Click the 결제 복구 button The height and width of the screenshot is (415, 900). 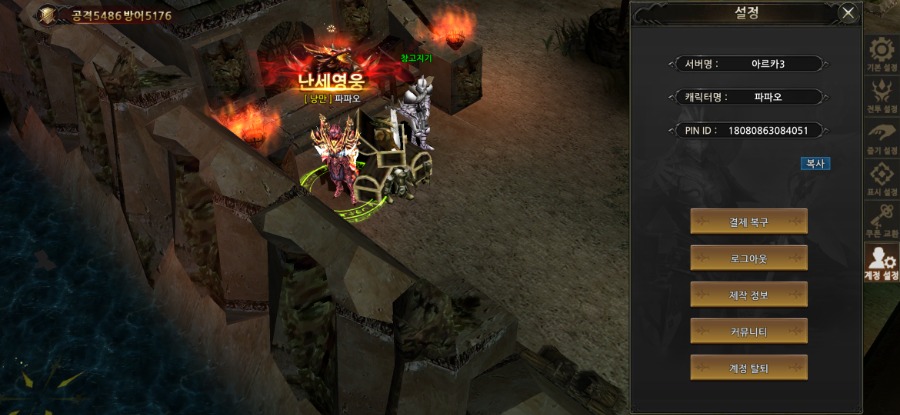pyautogui.click(x=748, y=221)
